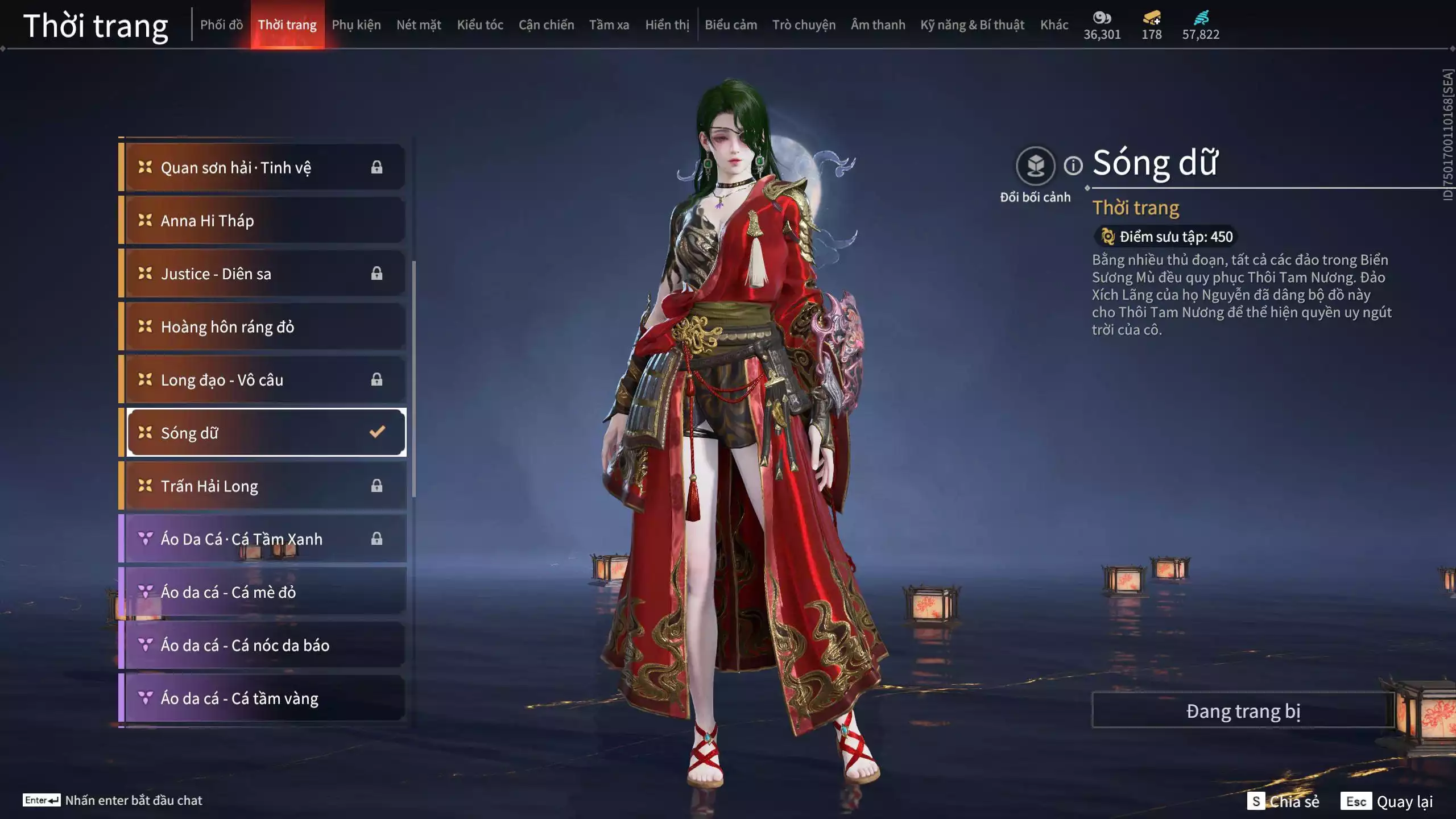Viewport: 1456px width, 819px height.
Task: Click the silver coins currency icon
Action: point(1102,18)
